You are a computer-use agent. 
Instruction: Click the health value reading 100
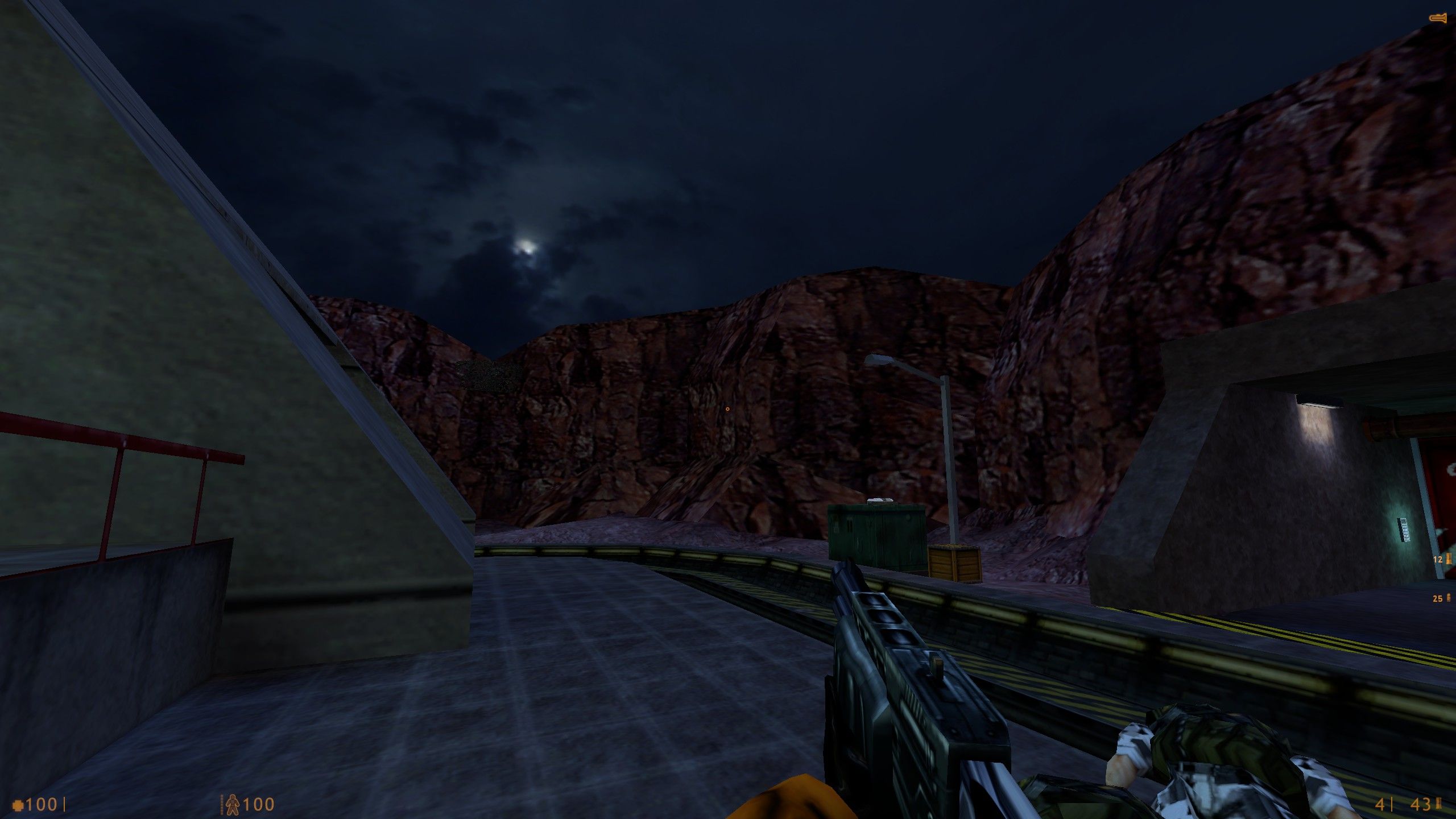pyautogui.click(x=41, y=803)
